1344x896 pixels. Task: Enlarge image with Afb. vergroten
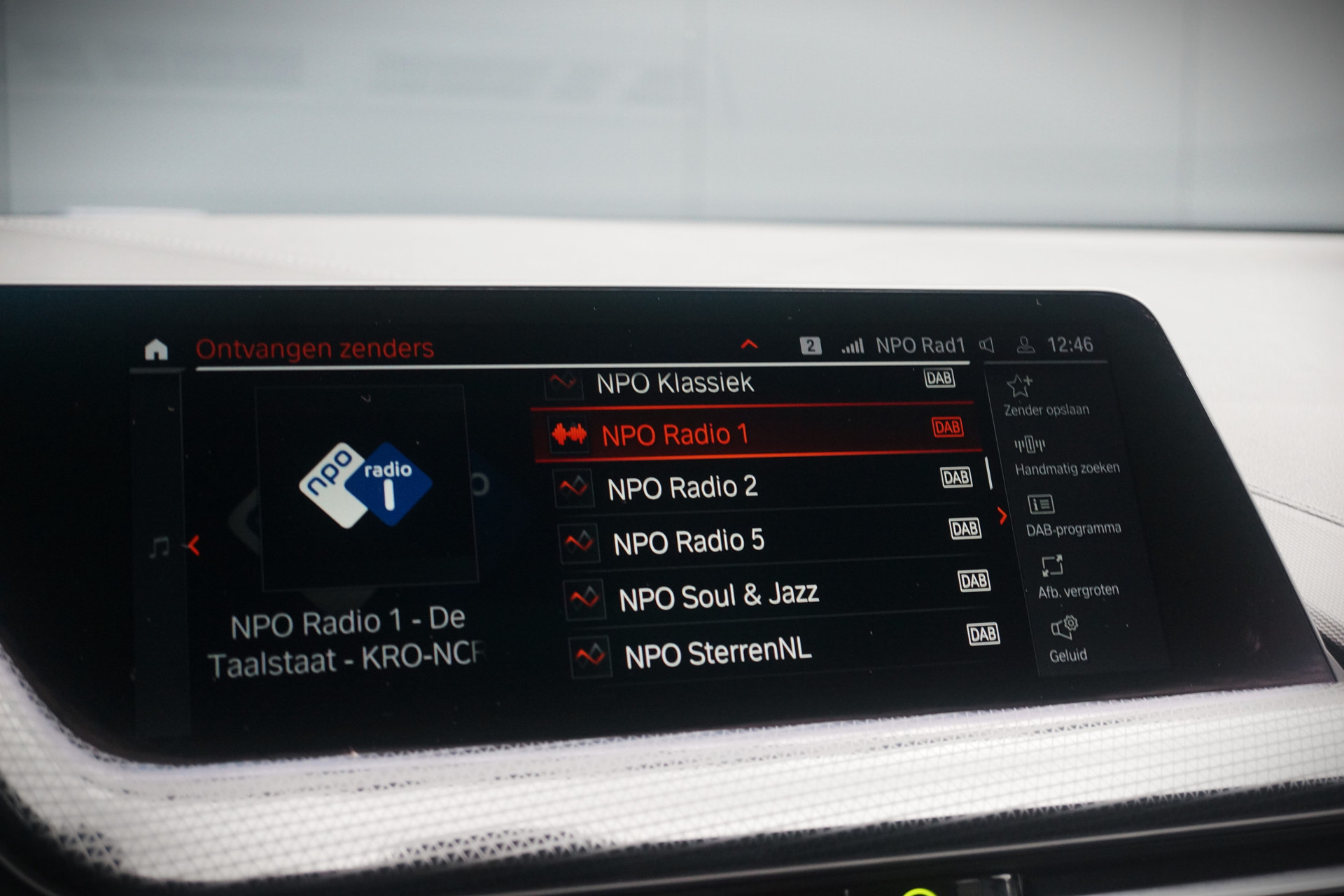coord(1077,577)
